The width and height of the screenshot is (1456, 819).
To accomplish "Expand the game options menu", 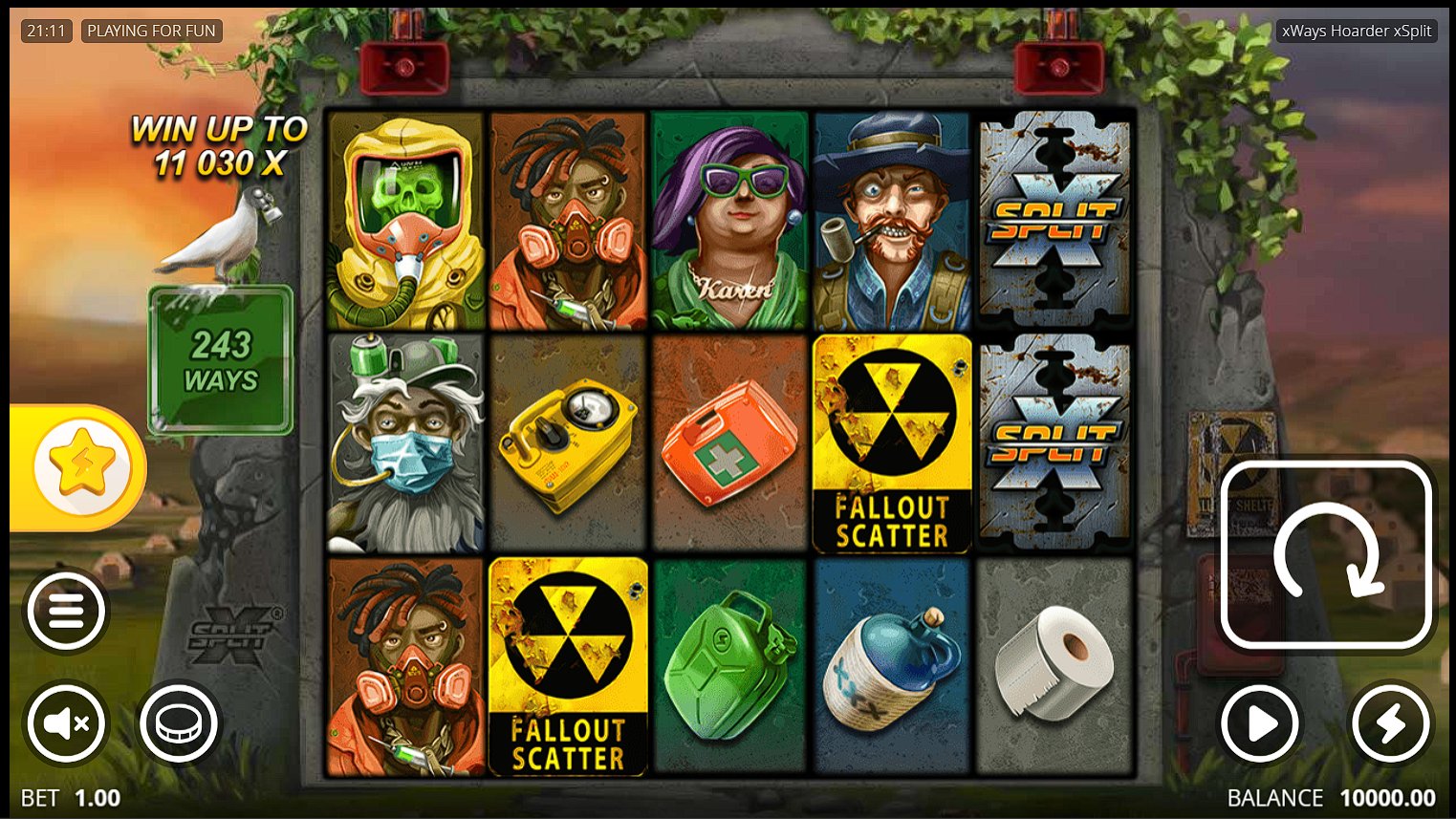I will [x=65, y=612].
